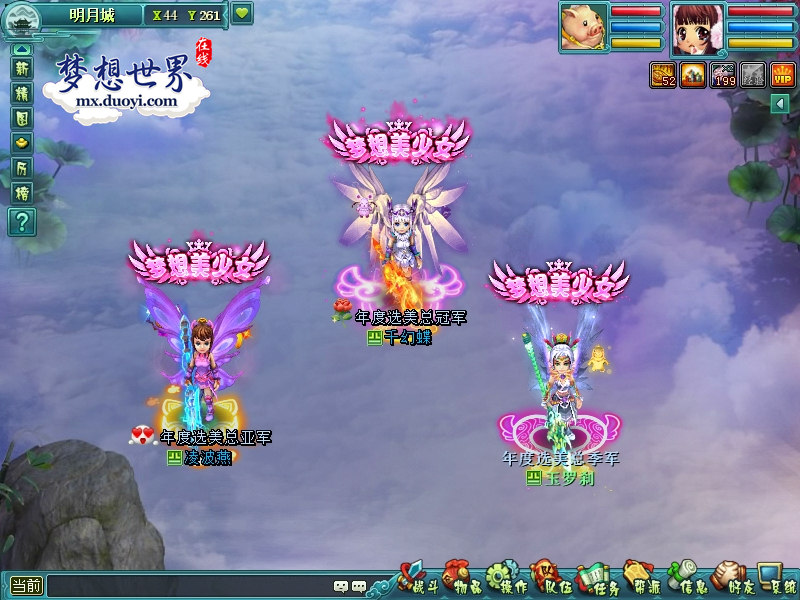Screen dimensions: 800x600
Task: Click the chat input box
Action: [x=190, y=587]
